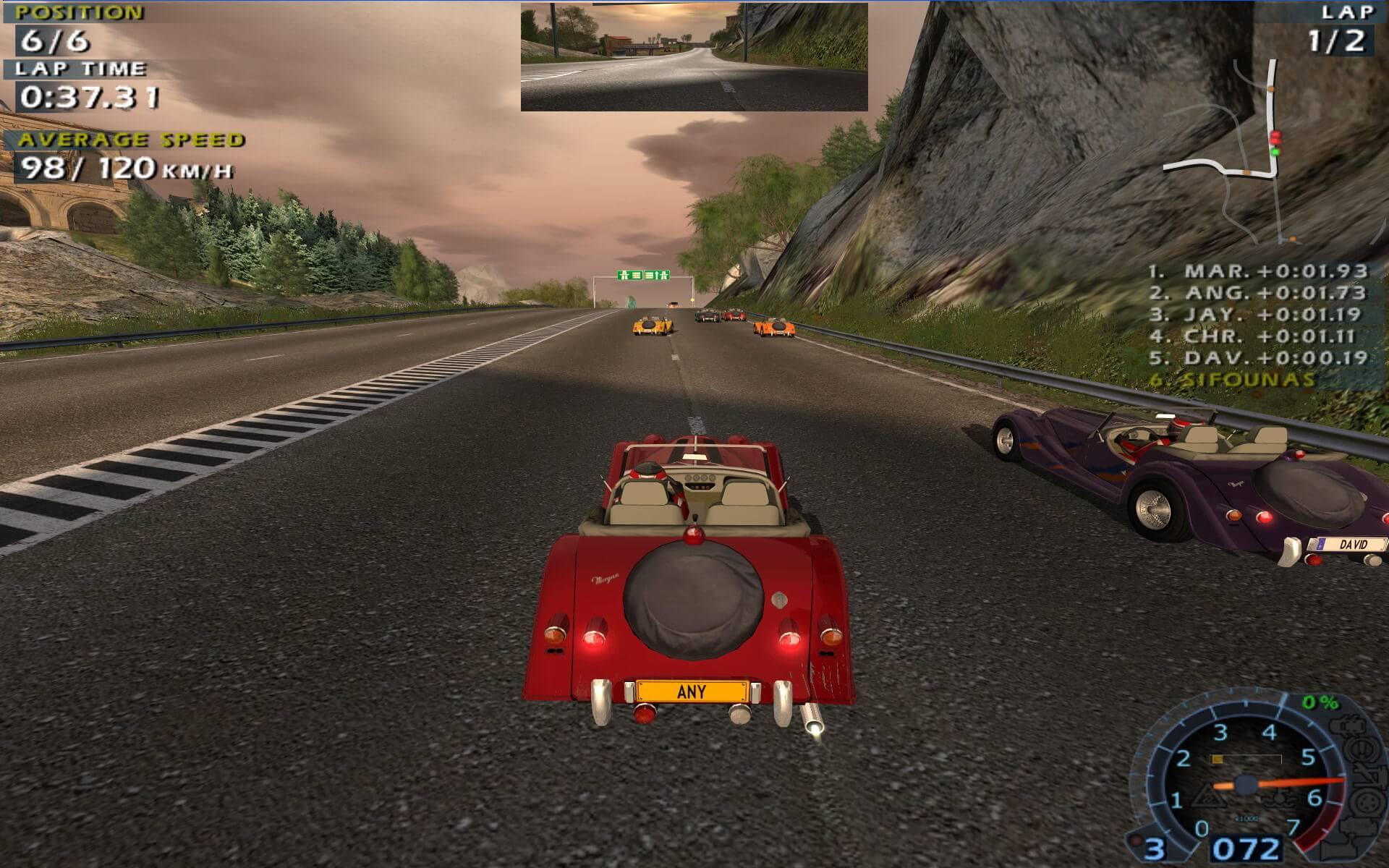This screenshot has width=1389, height=868.
Task: Select MAR. in the standings list
Action: [1259, 271]
